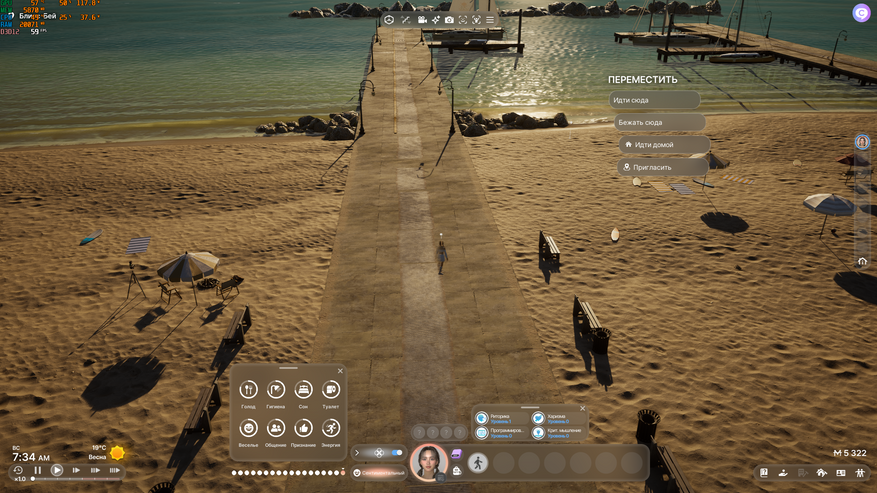877x493 pixels.
Task: Open the purple round icon in the top-right corner
Action: tap(860, 13)
